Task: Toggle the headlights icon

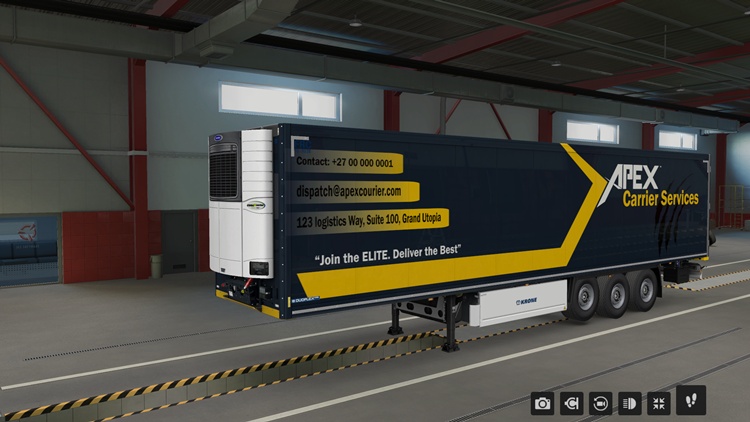Action: 630,403
